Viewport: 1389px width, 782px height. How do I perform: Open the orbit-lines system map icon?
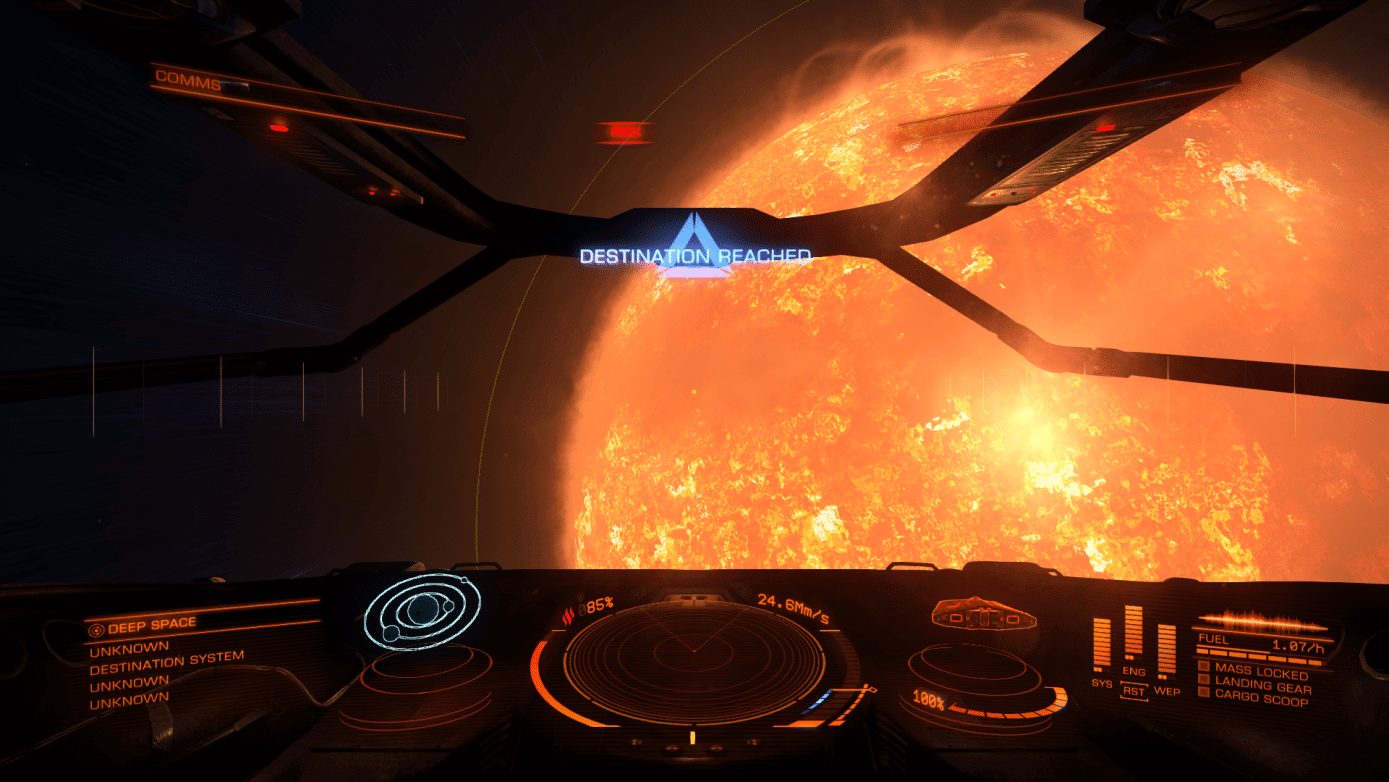pyautogui.click(x=422, y=611)
